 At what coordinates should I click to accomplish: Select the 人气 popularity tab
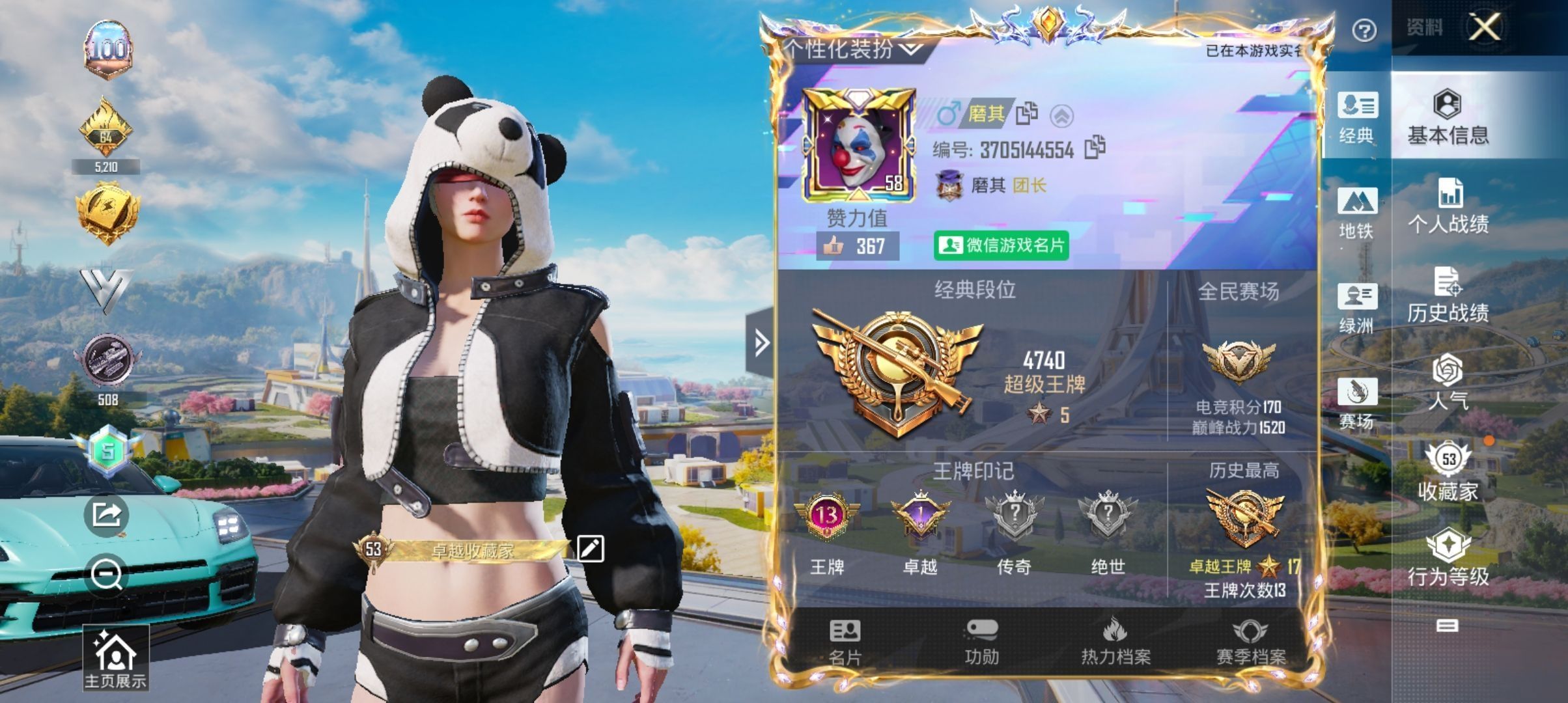click(x=1448, y=383)
